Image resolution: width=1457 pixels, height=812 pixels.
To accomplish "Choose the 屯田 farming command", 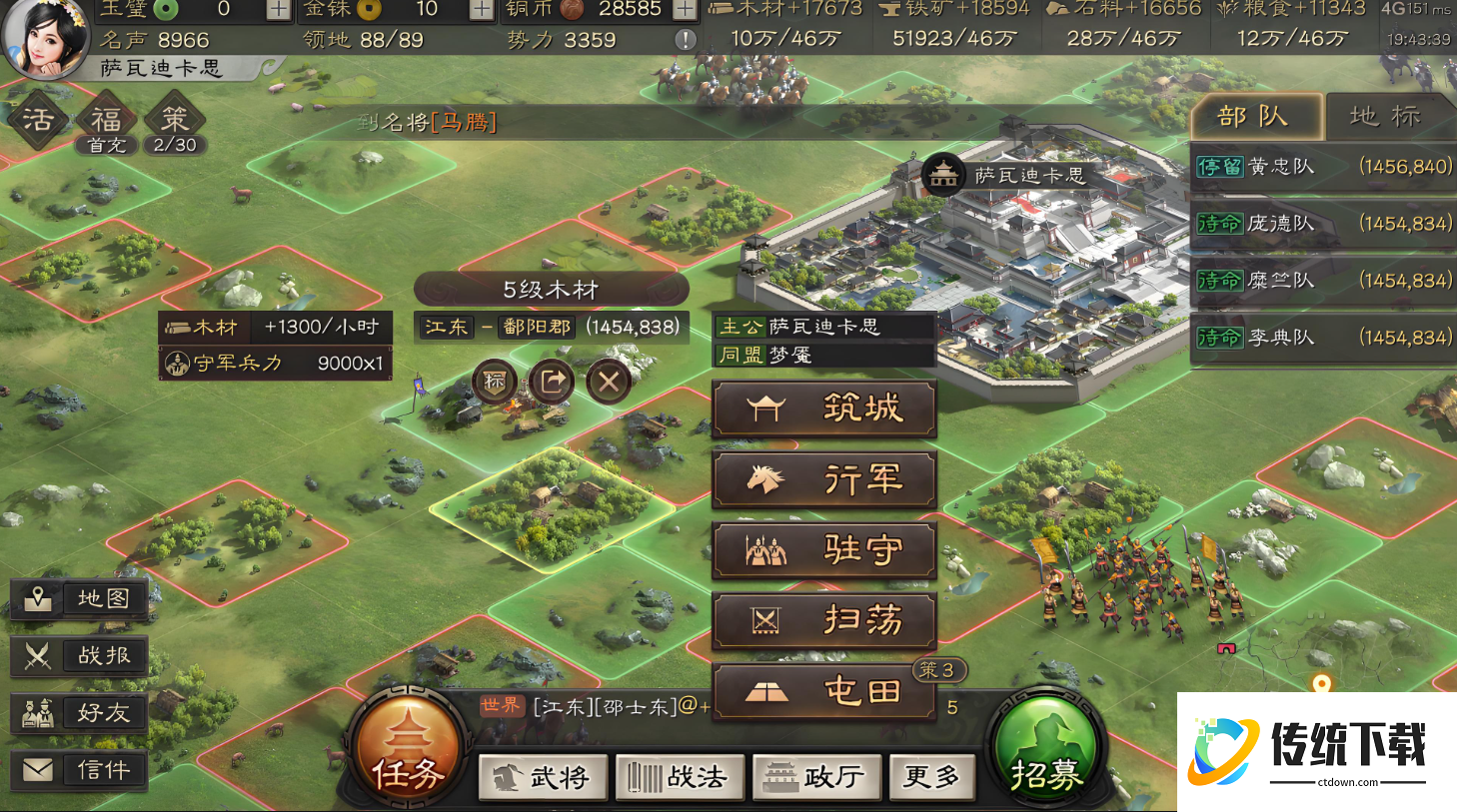I will (823, 691).
